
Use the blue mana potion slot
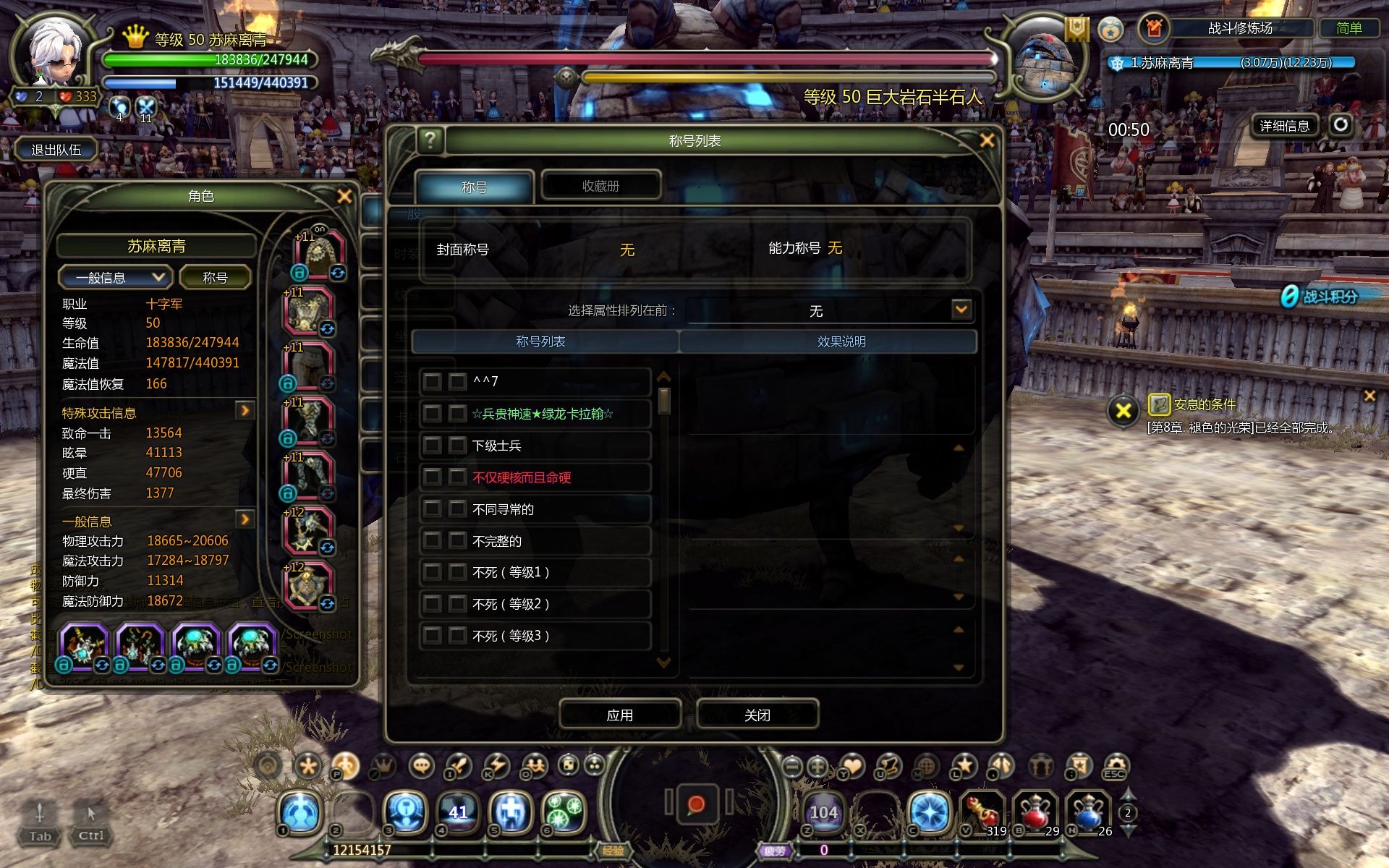point(1089,812)
